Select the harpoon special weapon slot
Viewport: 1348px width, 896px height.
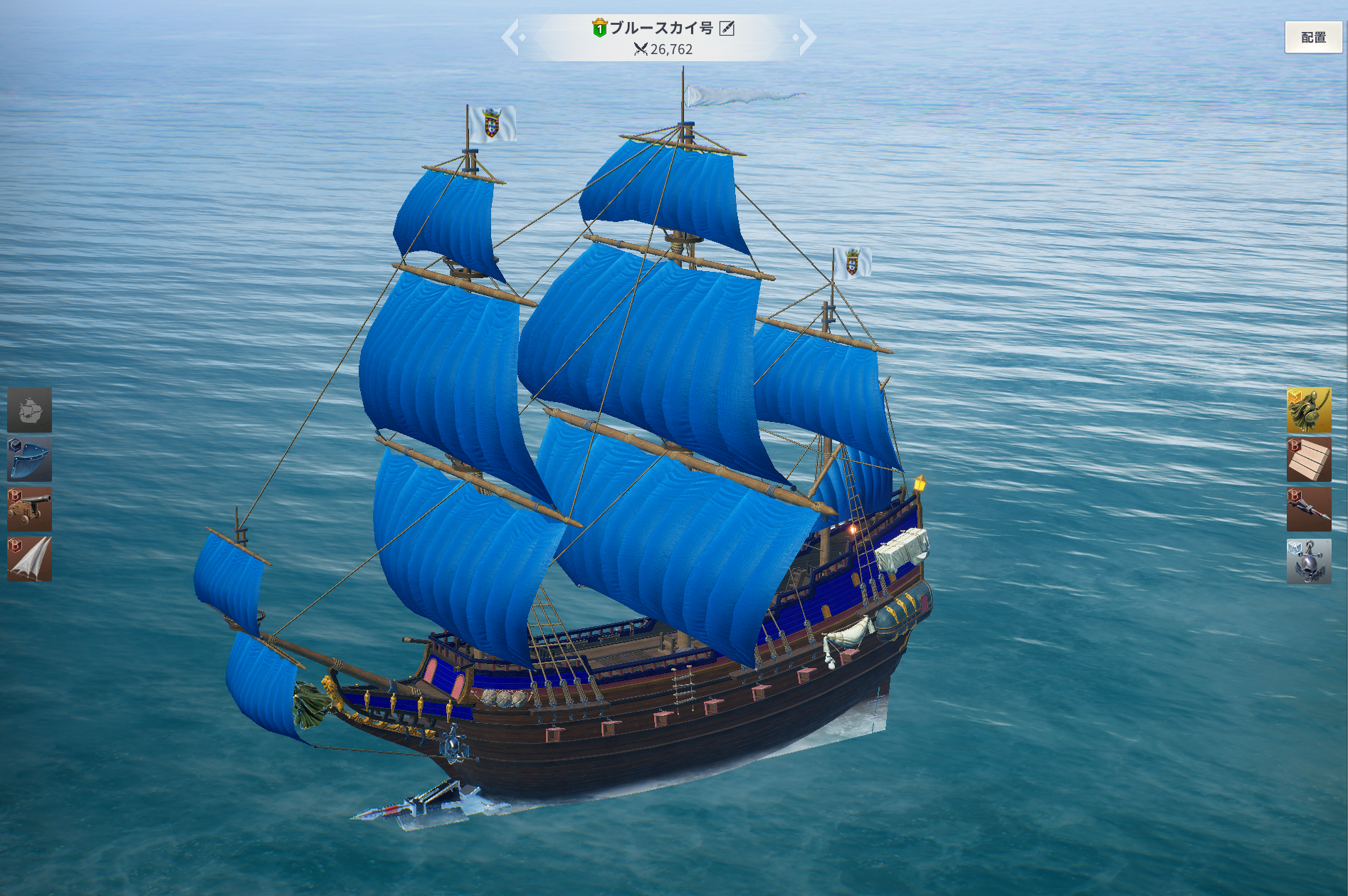tap(1309, 510)
